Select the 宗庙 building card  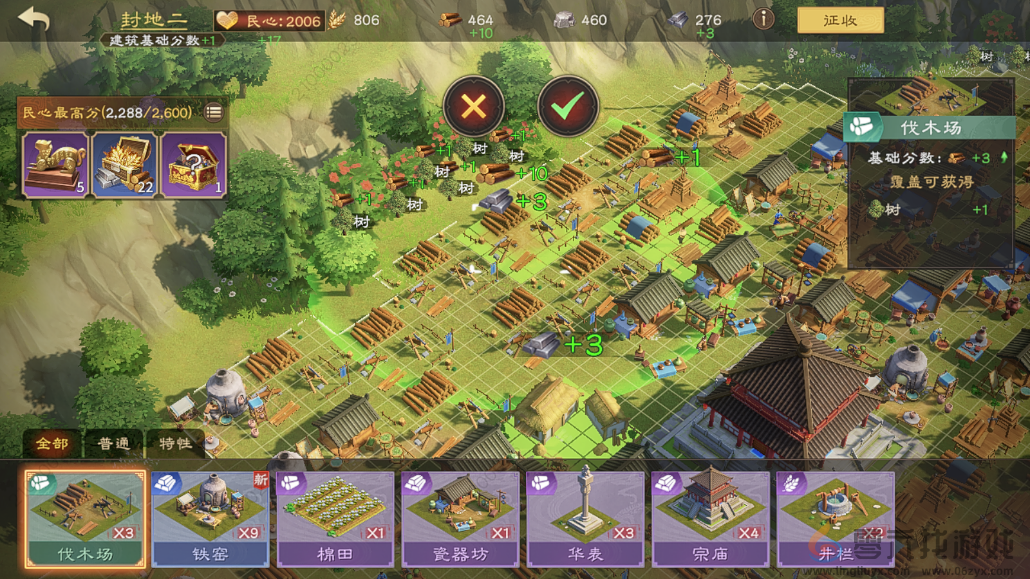(710, 518)
